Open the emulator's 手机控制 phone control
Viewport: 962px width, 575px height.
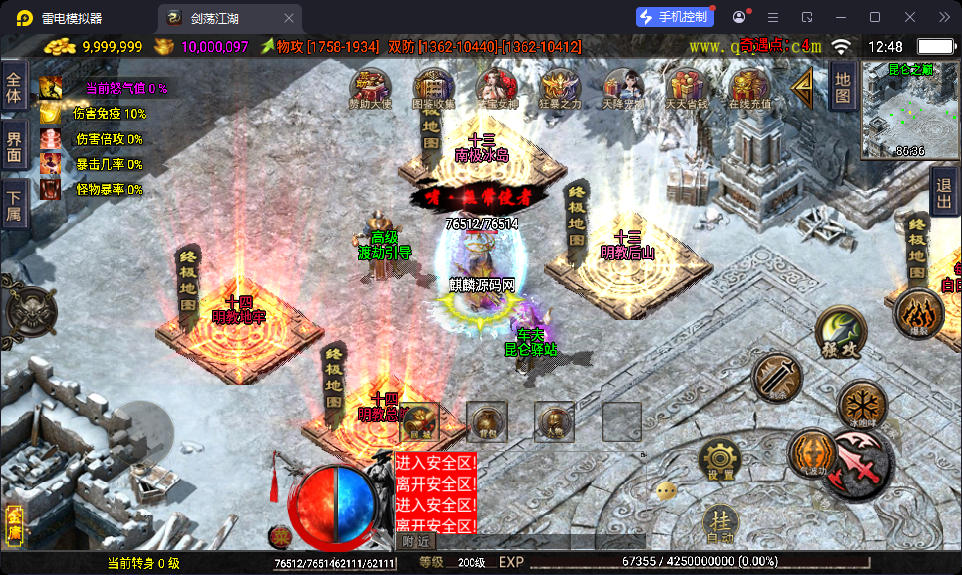[675, 17]
